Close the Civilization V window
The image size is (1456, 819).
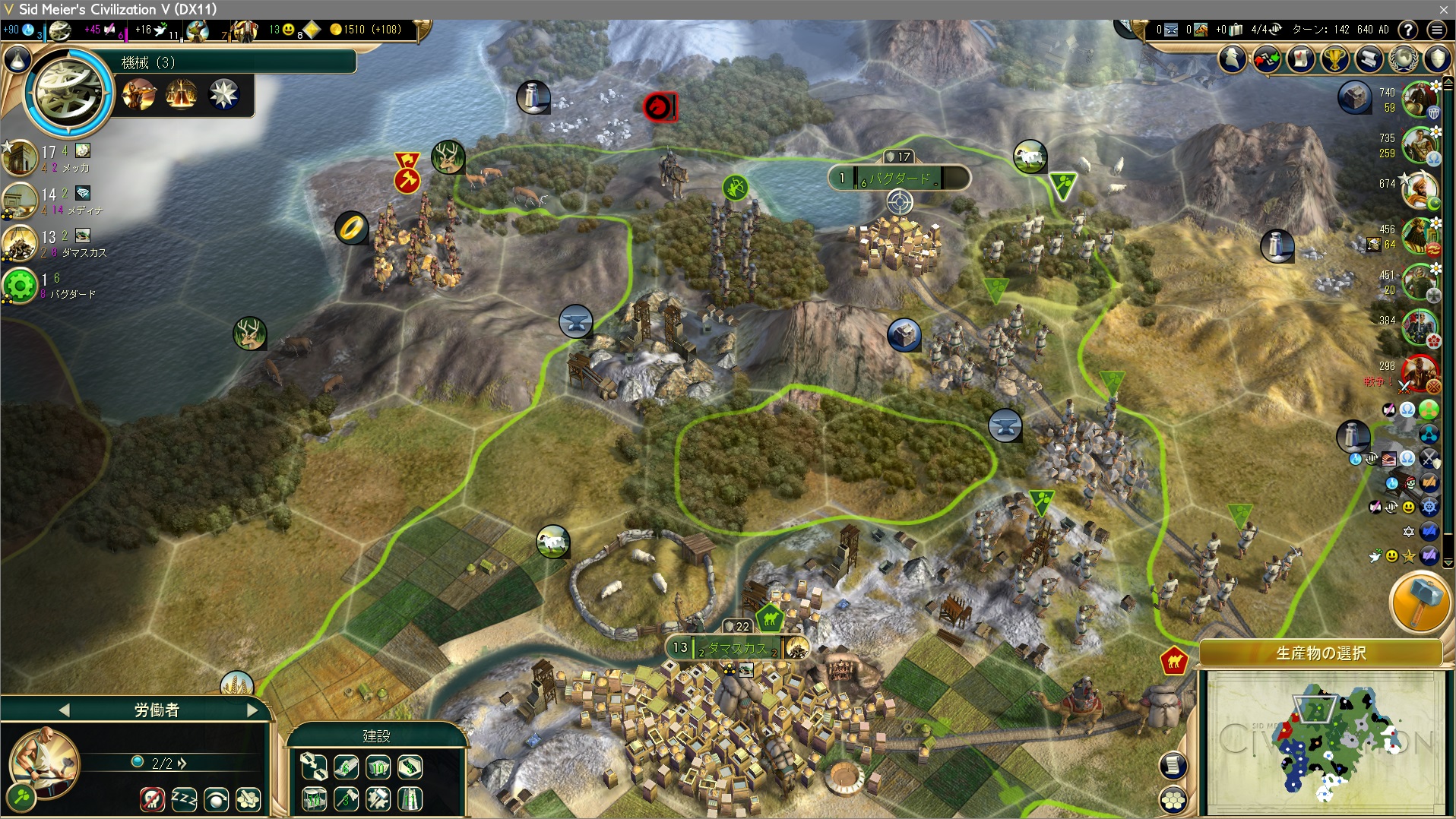pos(1443,9)
